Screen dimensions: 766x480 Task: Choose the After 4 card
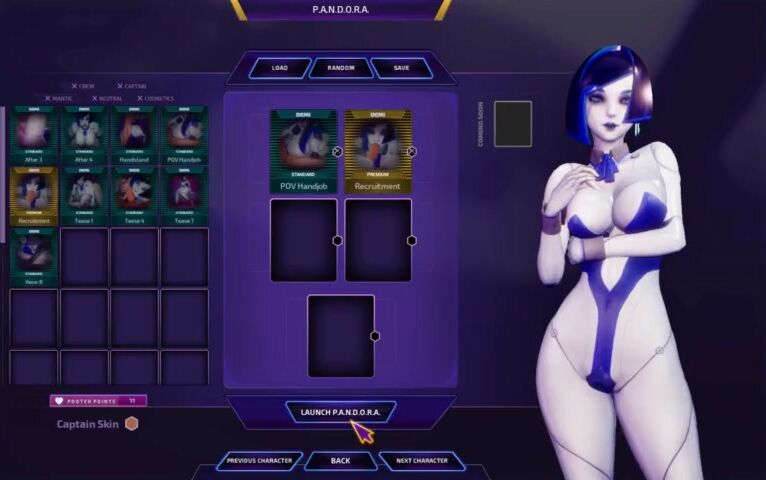click(x=84, y=135)
